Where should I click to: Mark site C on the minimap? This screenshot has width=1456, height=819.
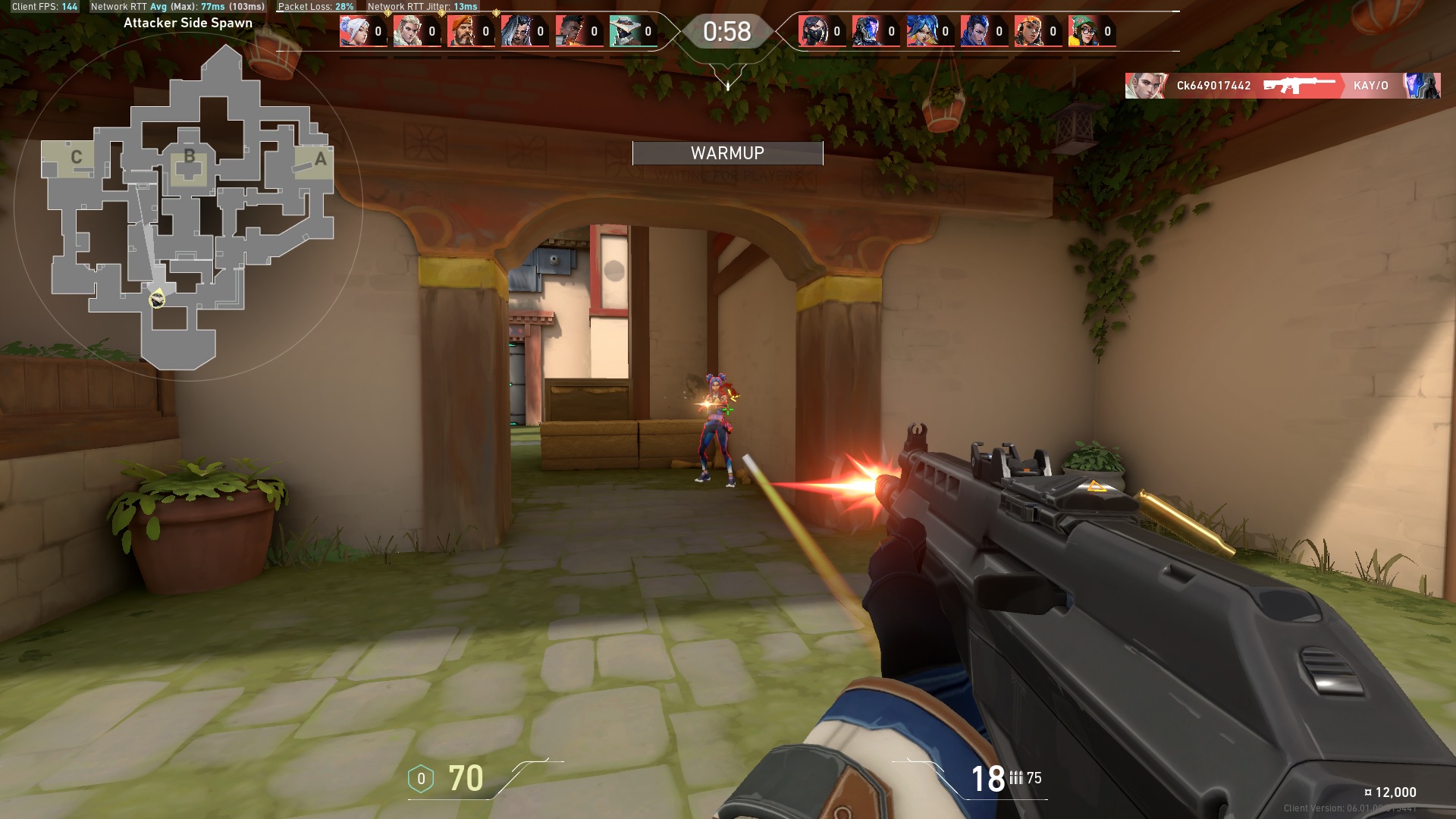77,158
